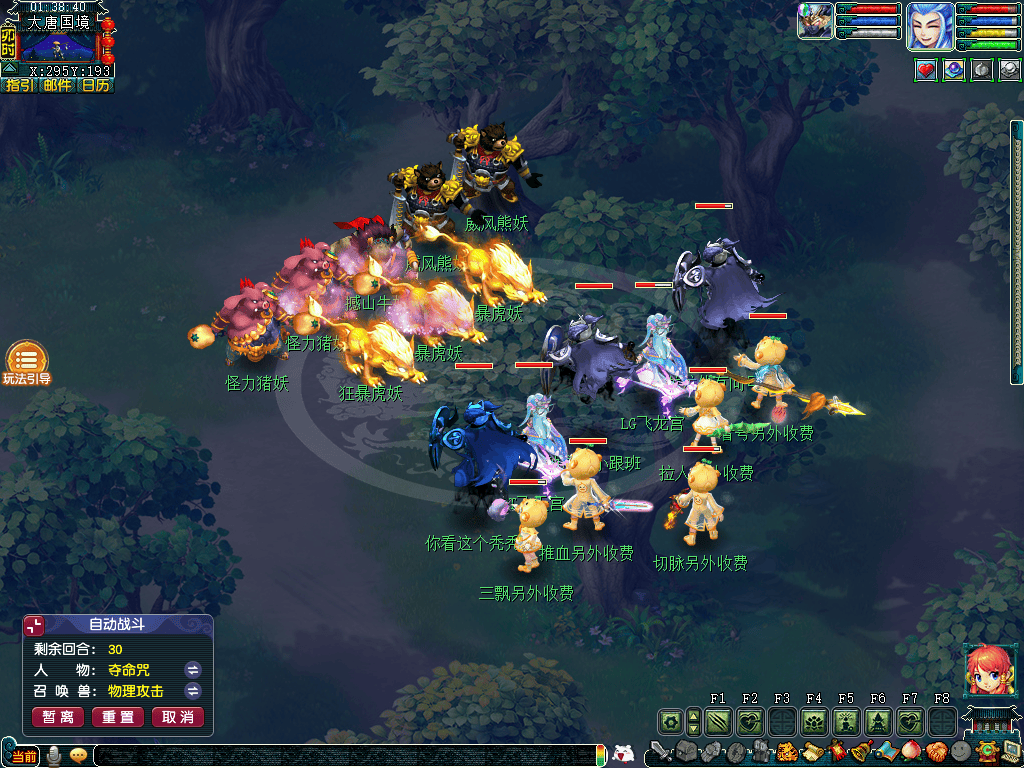1024x768 pixels.
Task: Click the 暂离 button in auto-battle panel
Action: click(x=58, y=717)
